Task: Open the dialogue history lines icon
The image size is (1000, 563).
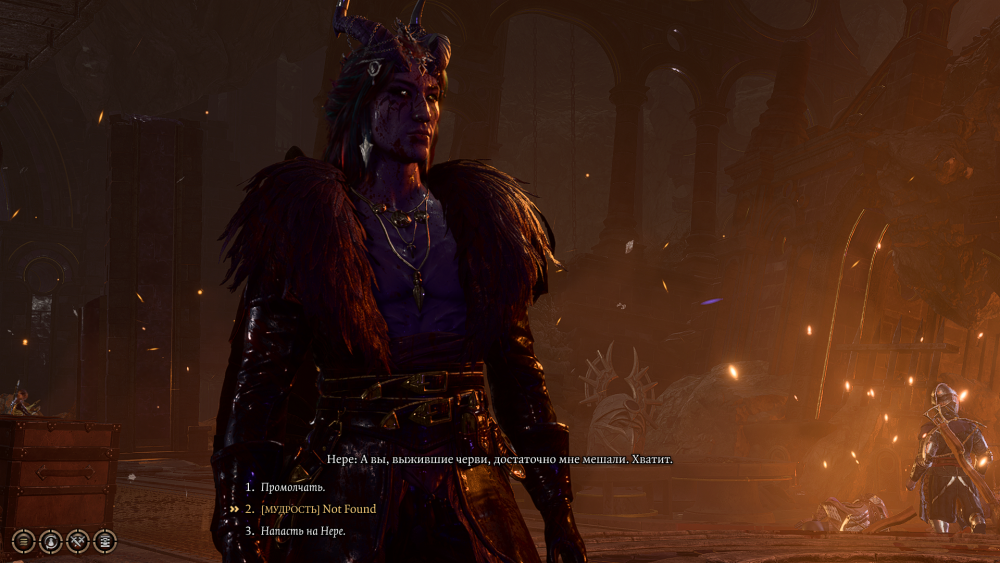Action: (x=23, y=541)
